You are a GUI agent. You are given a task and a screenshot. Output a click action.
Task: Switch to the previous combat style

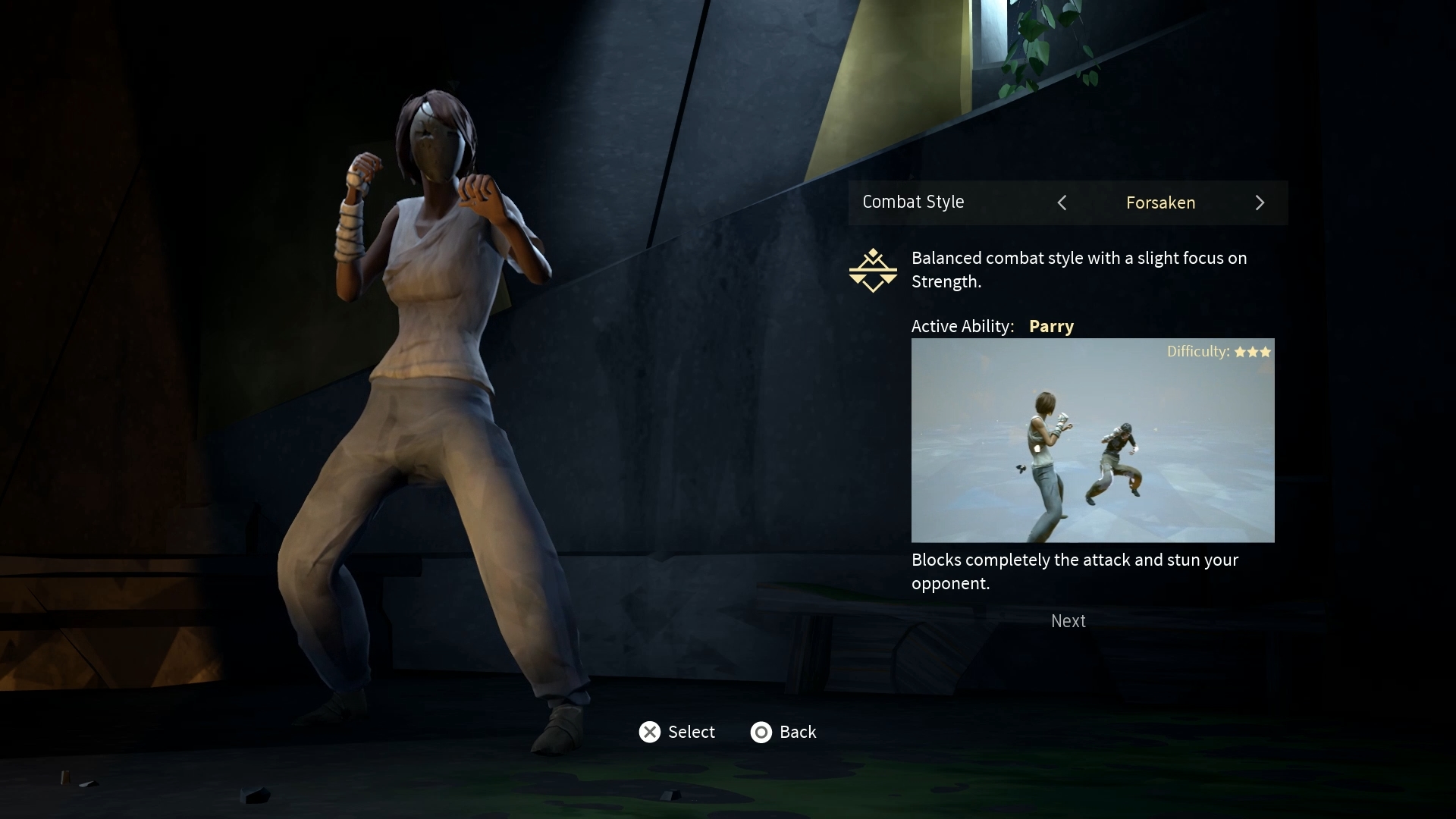click(x=1062, y=202)
